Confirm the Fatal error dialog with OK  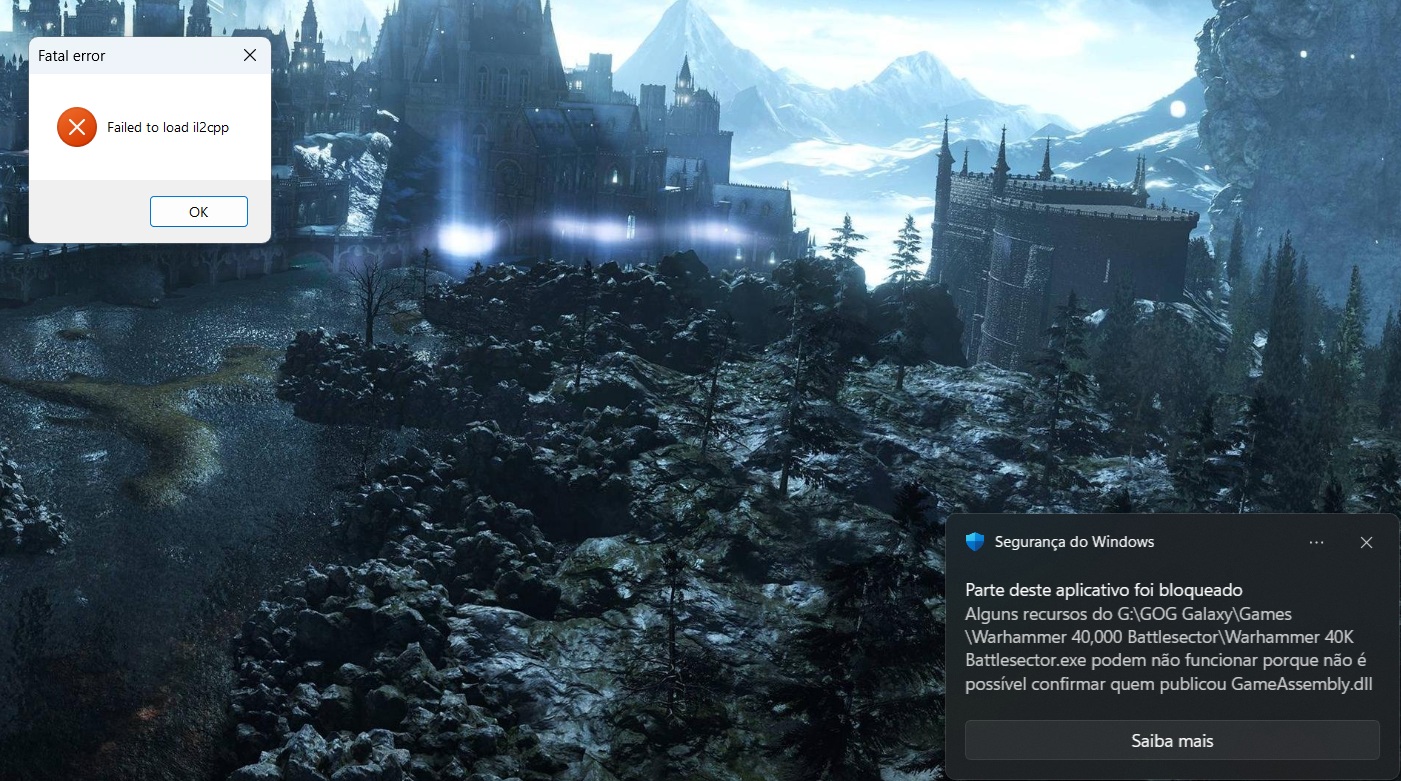point(198,212)
